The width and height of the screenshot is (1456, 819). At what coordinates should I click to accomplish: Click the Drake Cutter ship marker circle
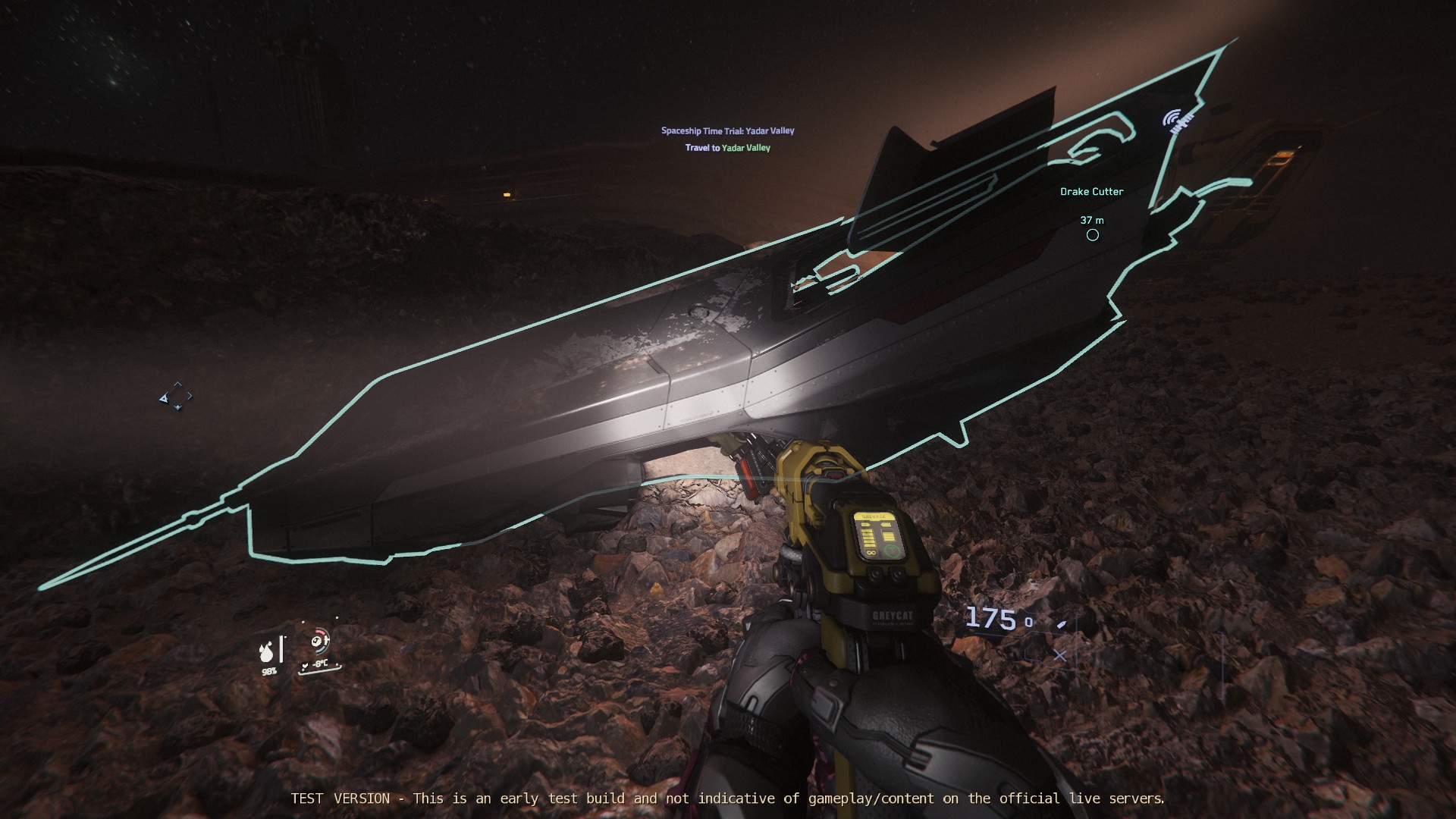tap(1092, 235)
